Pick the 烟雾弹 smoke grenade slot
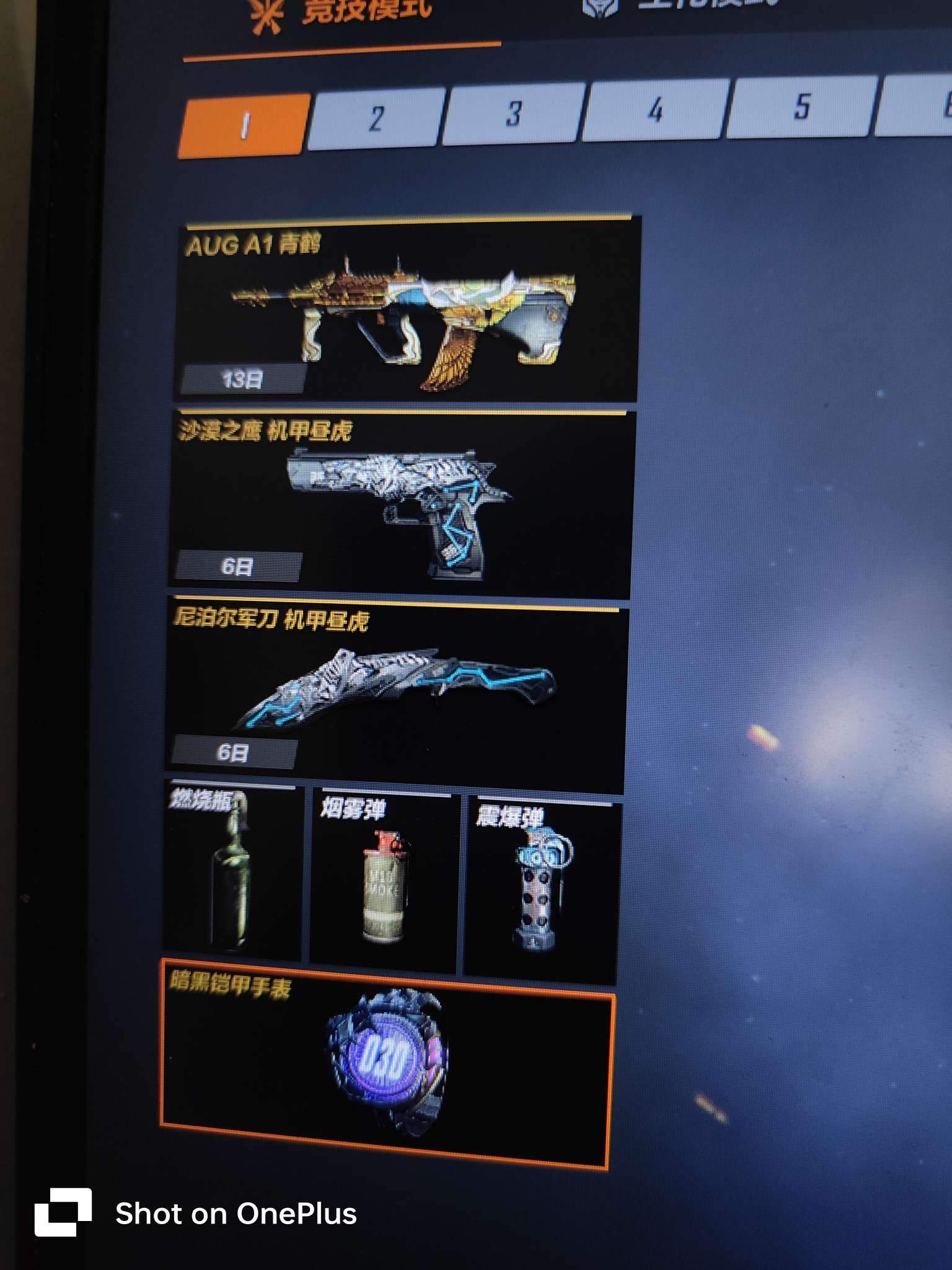Viewport: 952px width, 1270px height. [x=384, y=881]
